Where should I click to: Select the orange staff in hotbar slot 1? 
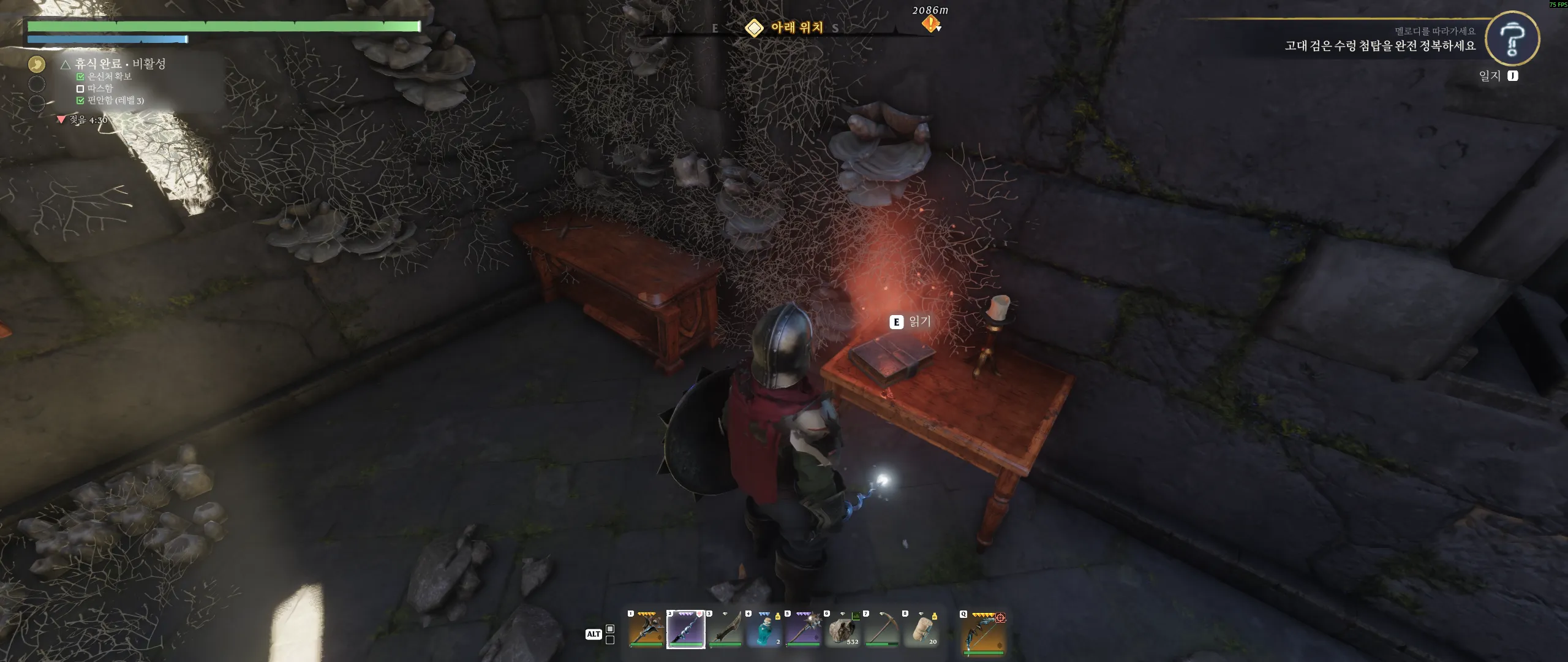[646, 630]
